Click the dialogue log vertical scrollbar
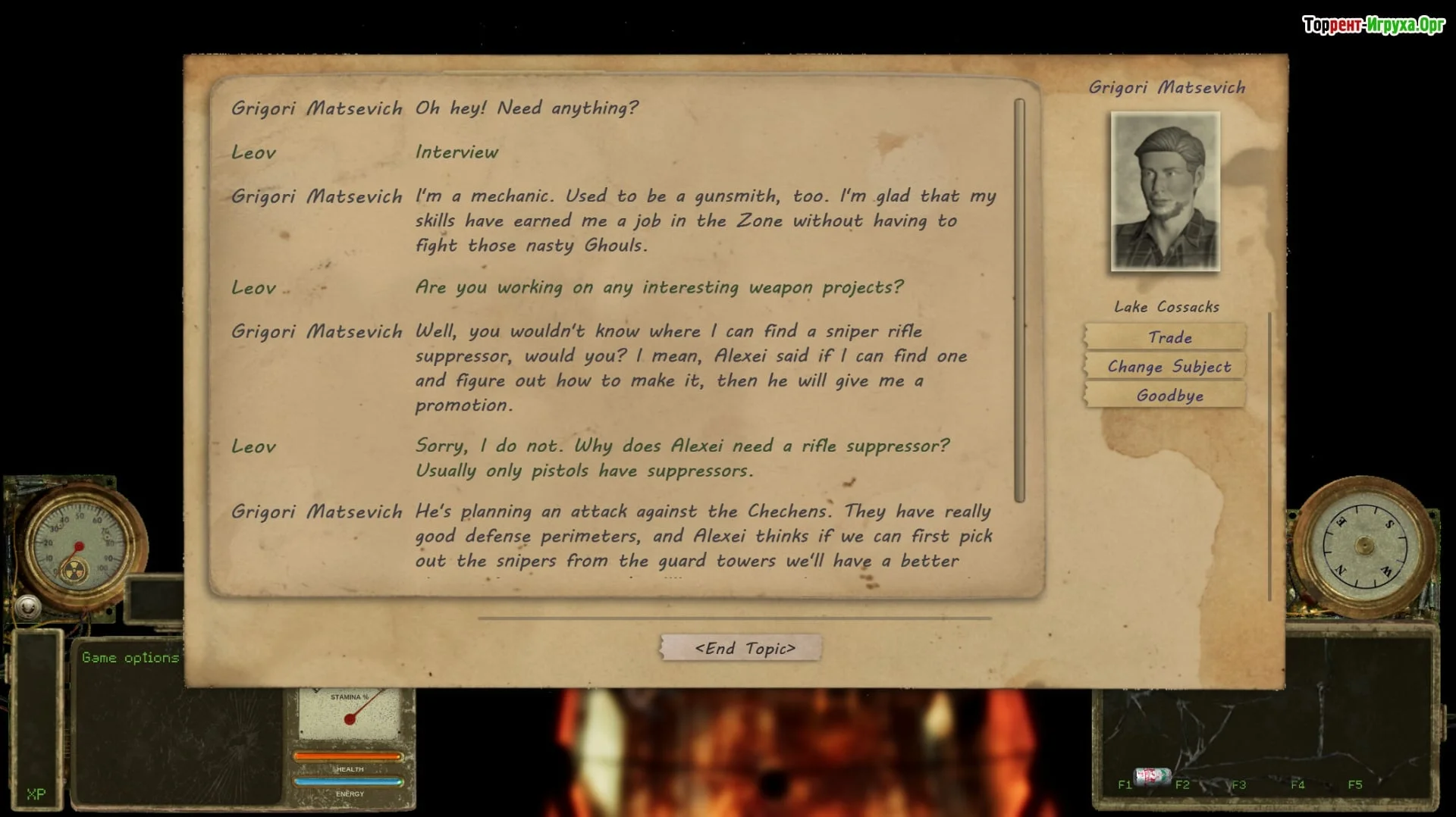This screenshot has height=817, width=1456. (x=1019, y=300)
